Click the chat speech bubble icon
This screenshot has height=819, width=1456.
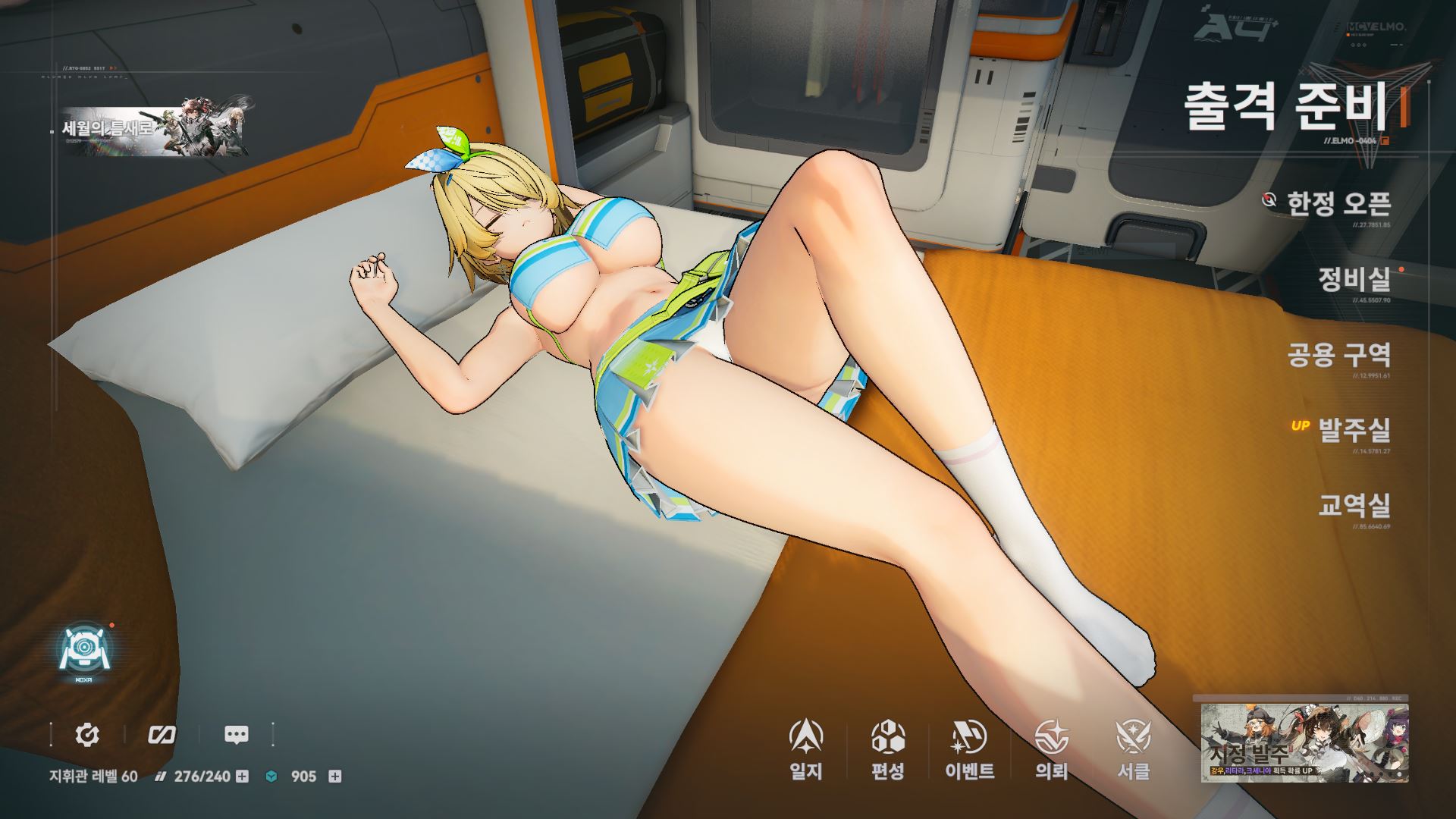coord(237,734)
